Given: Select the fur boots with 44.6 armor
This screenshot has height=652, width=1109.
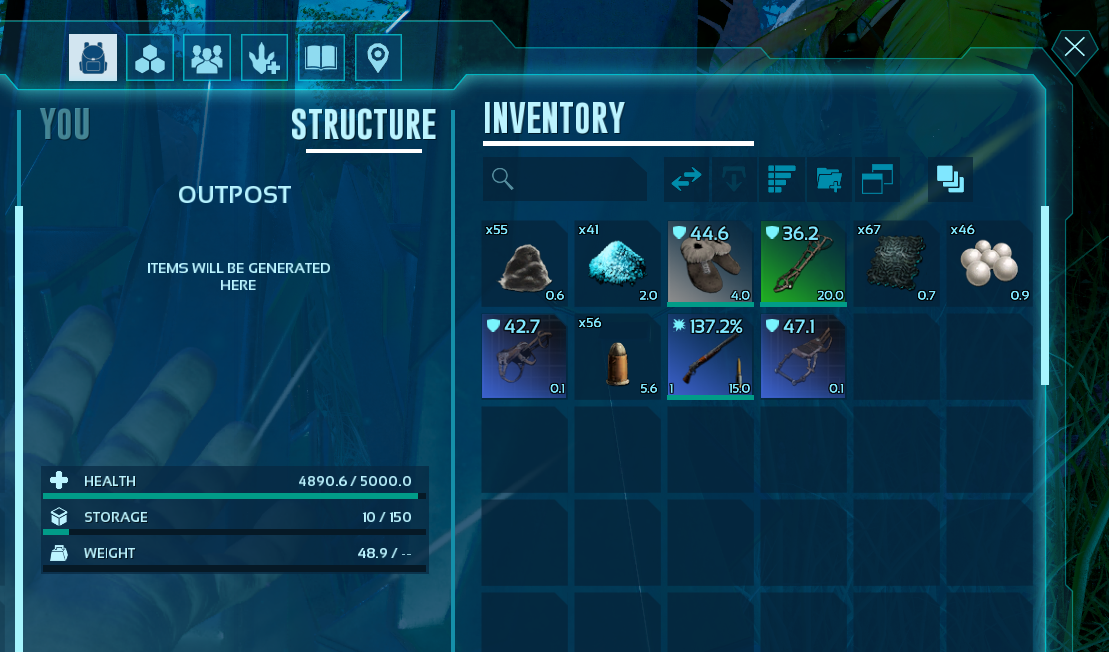Looking at the screenshot, I should 710,263.
